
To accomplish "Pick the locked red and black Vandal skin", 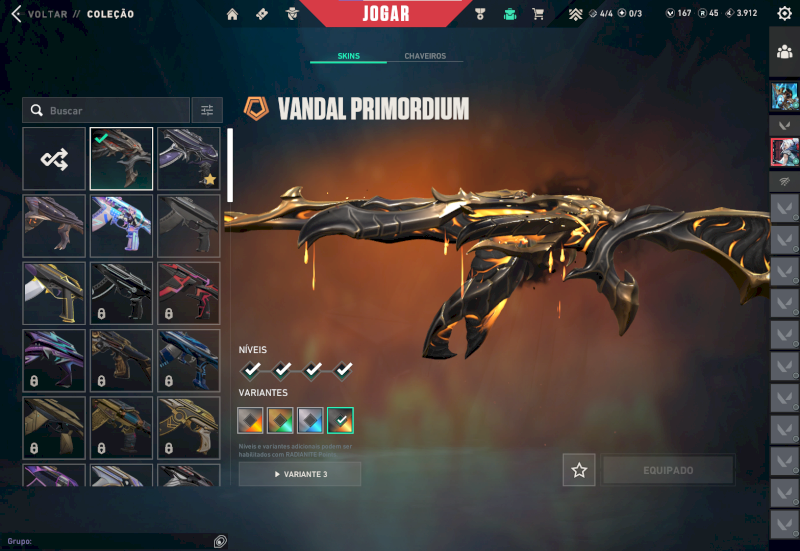I will pyautogui.click(x=189, y=292).
